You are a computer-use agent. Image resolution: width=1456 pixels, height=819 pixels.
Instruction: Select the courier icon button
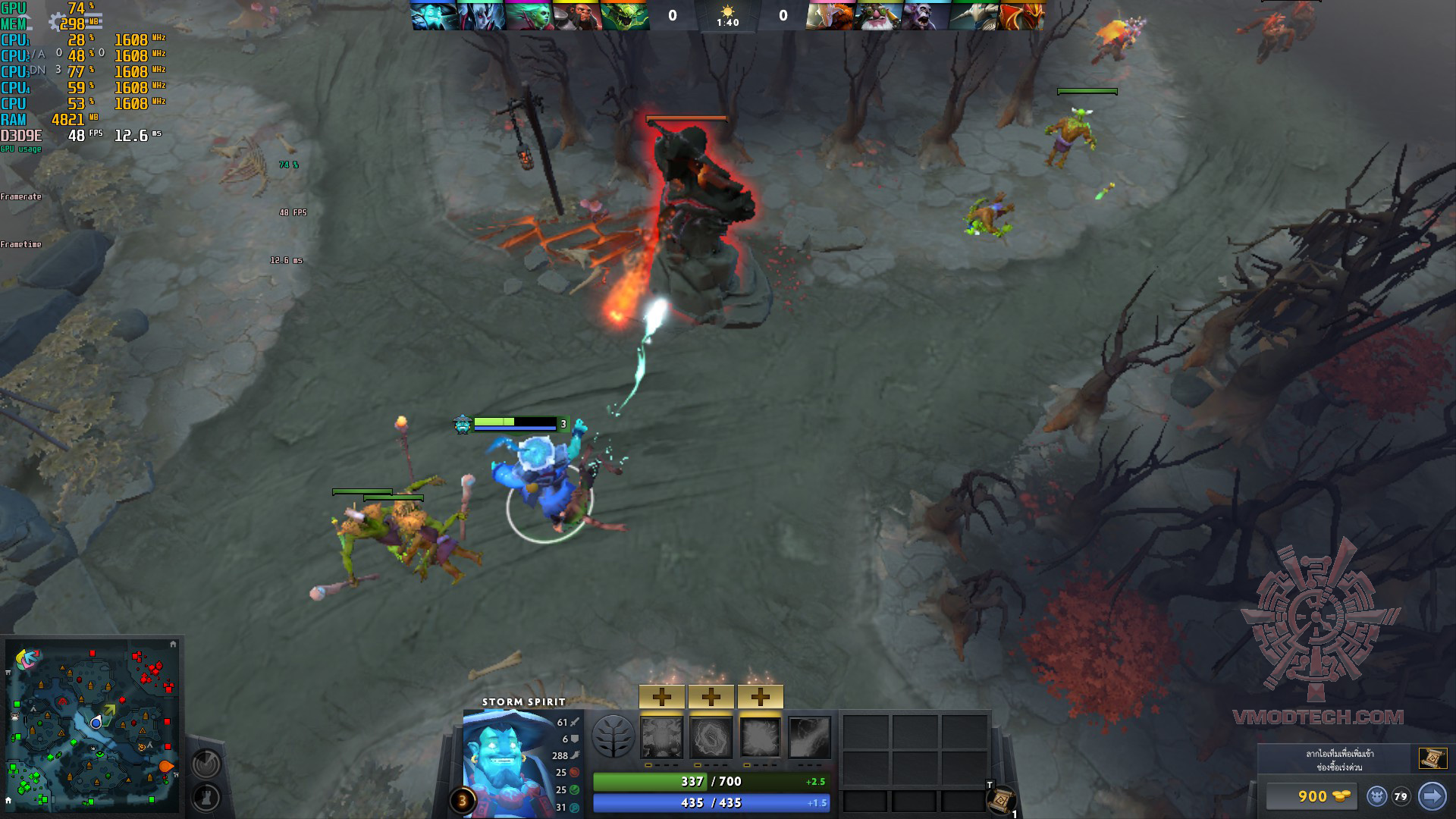click(x=1377, y=796)
